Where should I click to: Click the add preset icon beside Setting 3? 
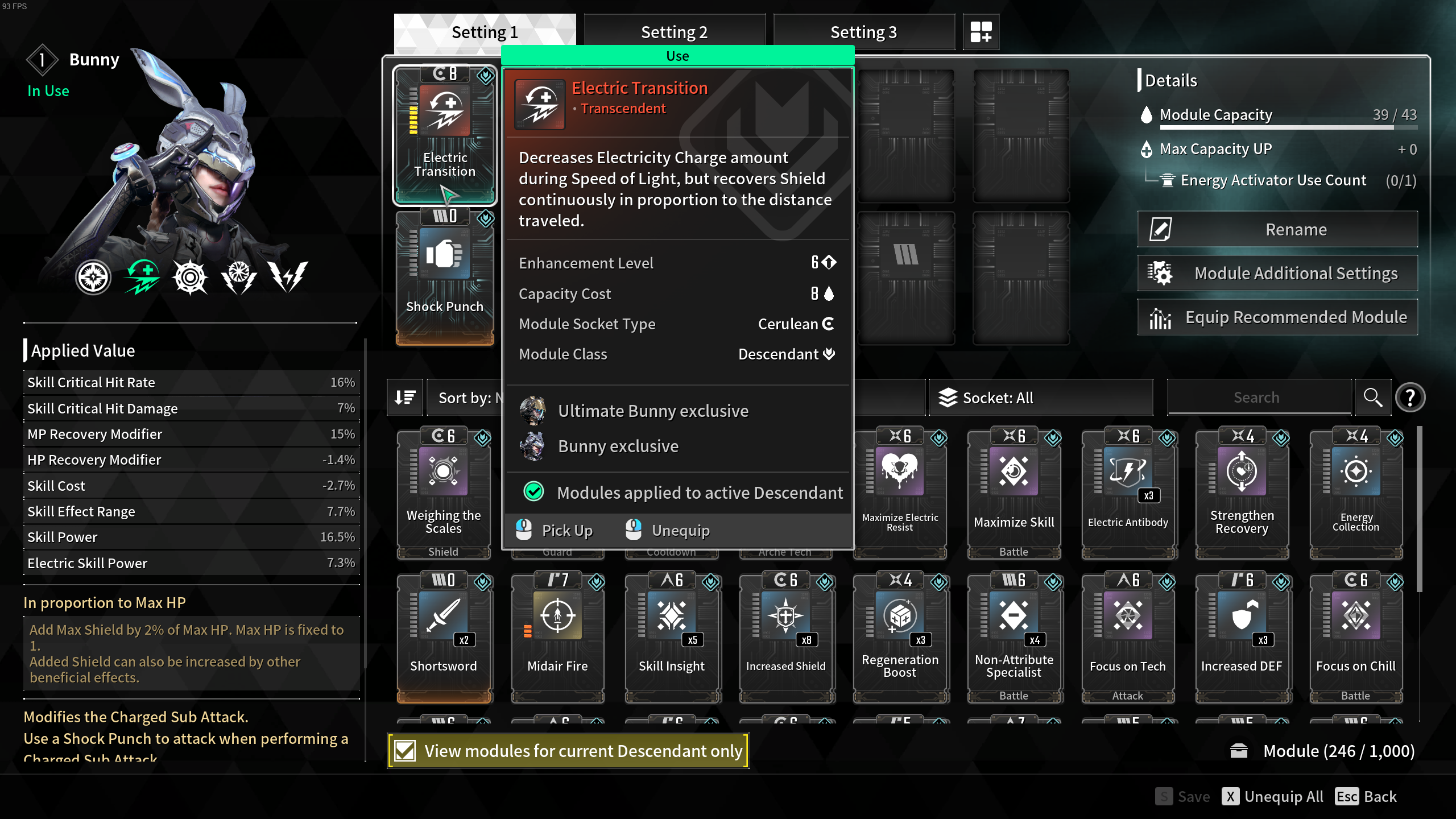(981, 32)
